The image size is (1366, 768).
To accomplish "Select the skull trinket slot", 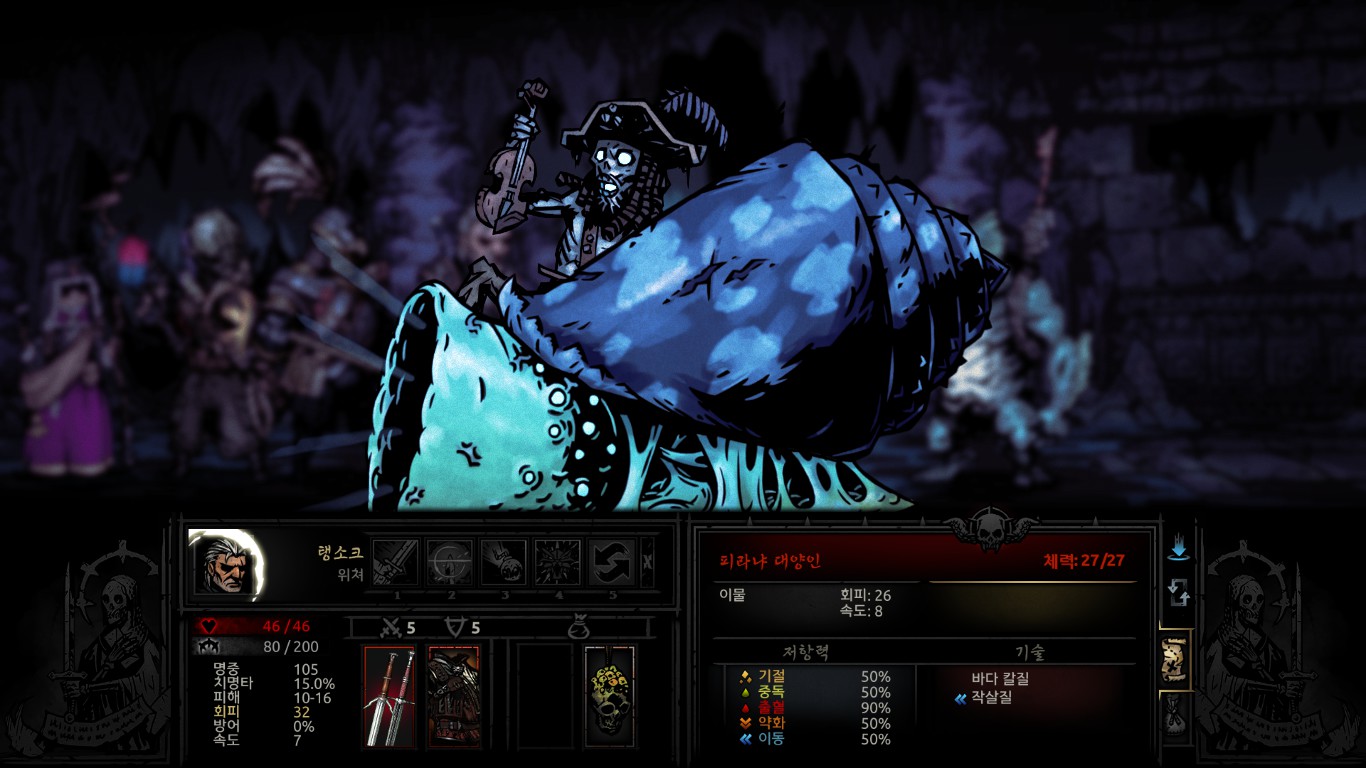I will point(609,696).
